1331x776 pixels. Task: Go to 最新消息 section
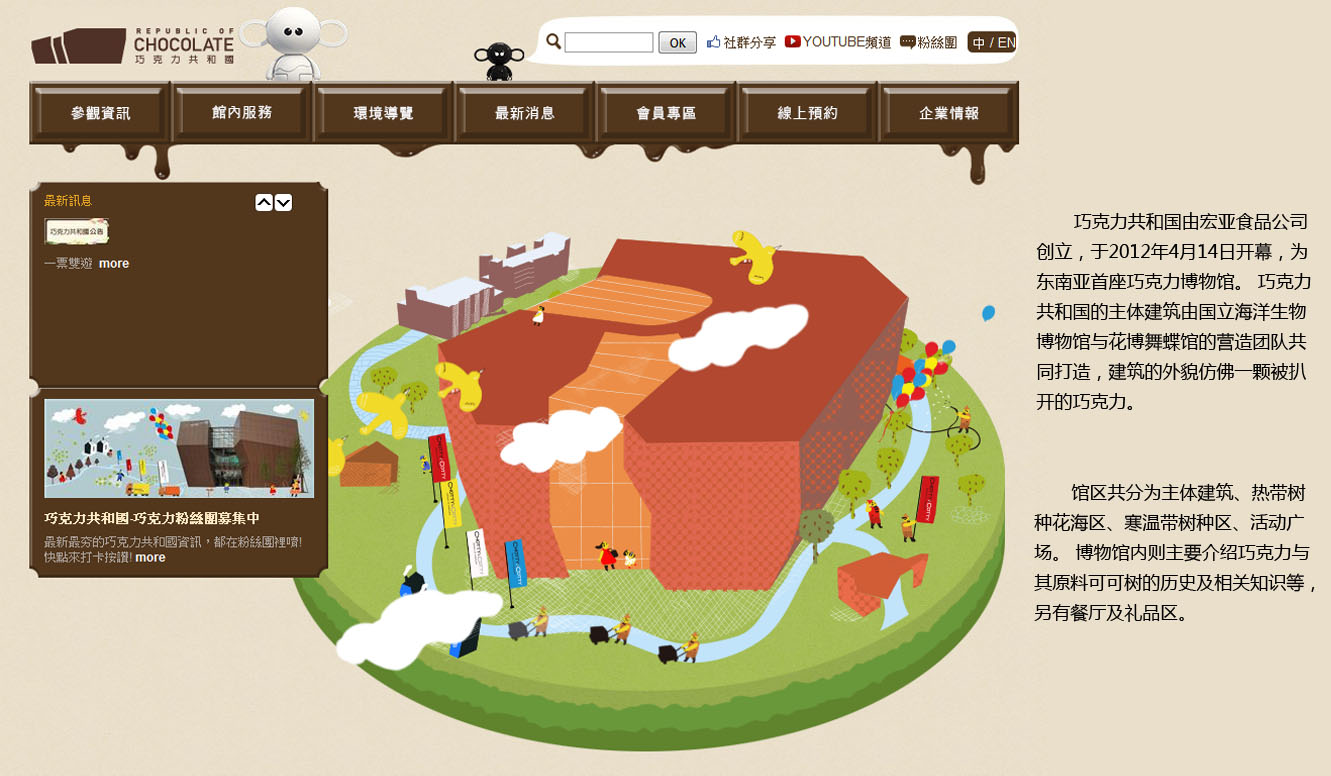(525, 113)
